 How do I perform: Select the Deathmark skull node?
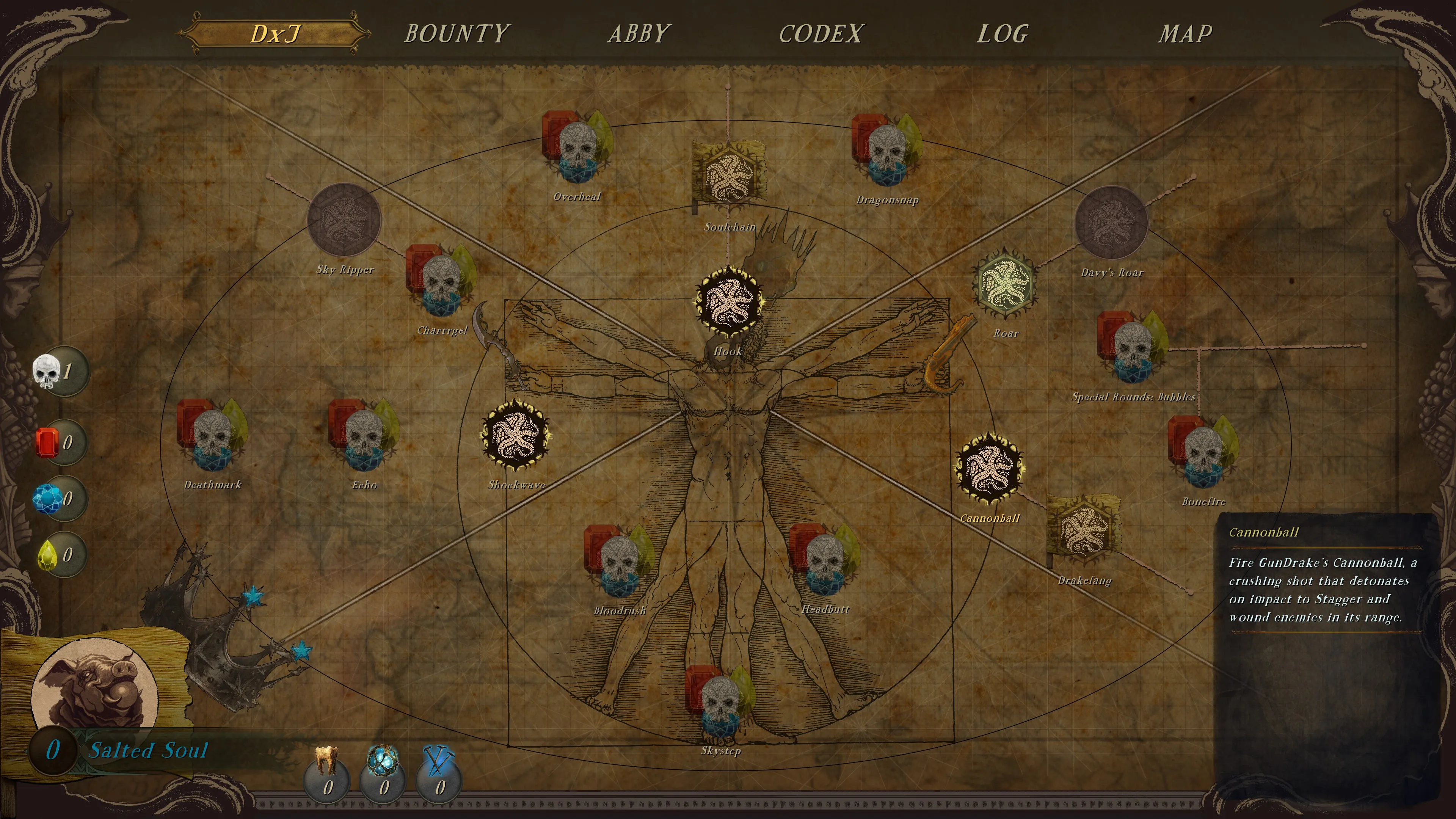pyautogui.click(x=212, y=436)
